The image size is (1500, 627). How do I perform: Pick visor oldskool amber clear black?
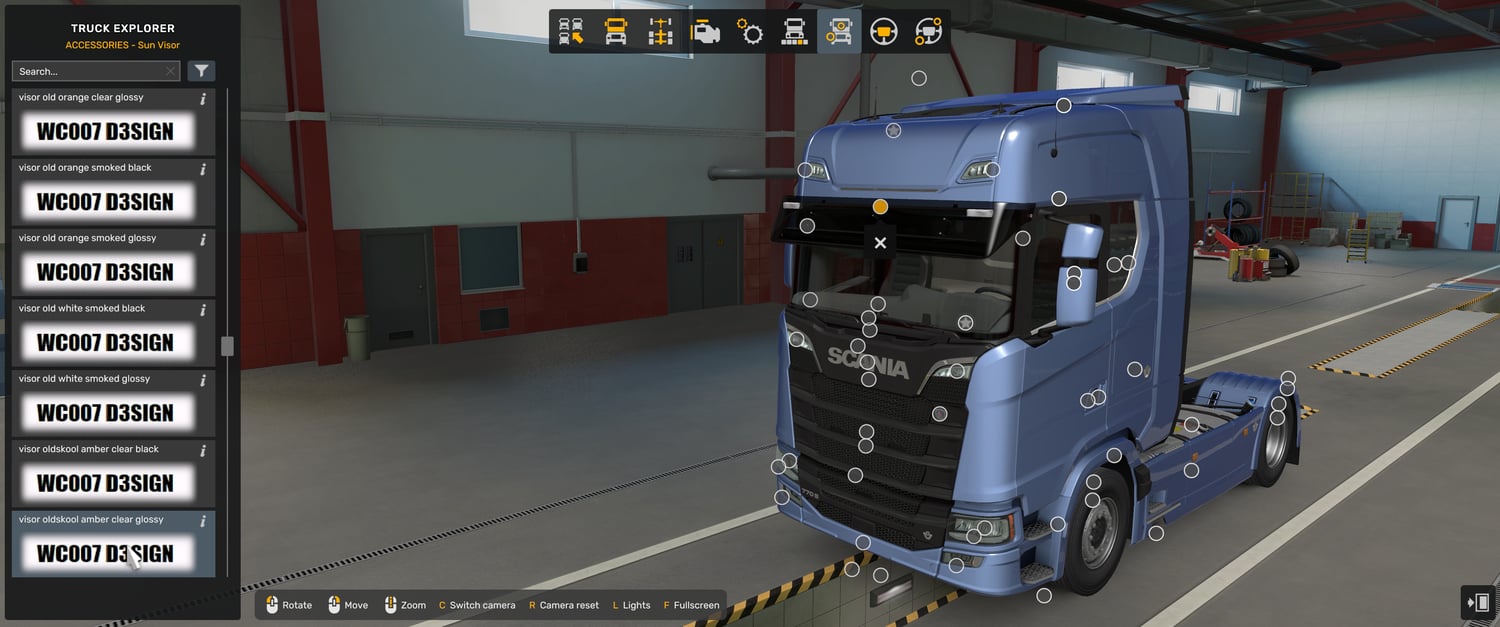tap(105, 483)
